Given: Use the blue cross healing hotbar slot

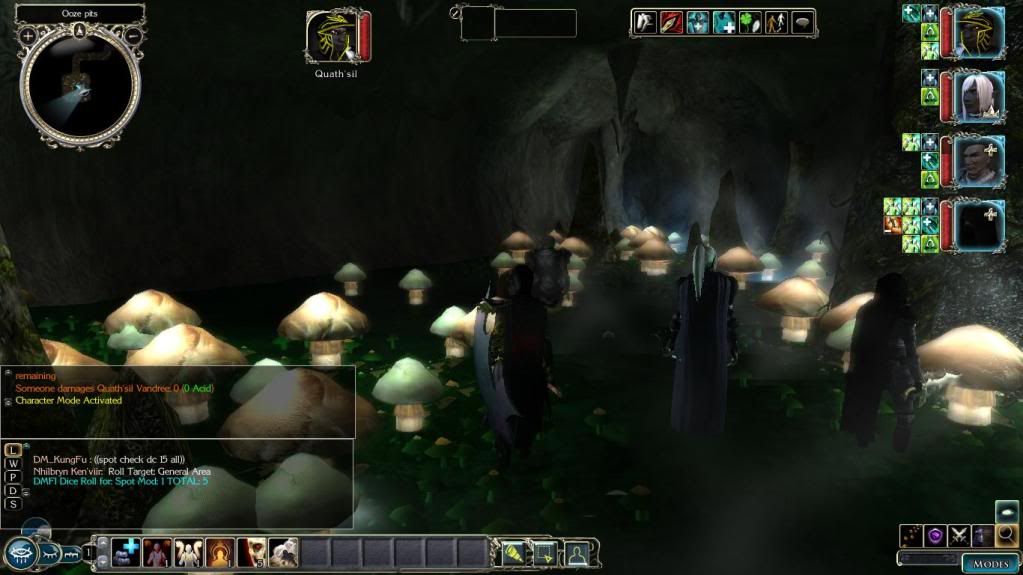Looking at the screenshot, I should click(126, 552).
